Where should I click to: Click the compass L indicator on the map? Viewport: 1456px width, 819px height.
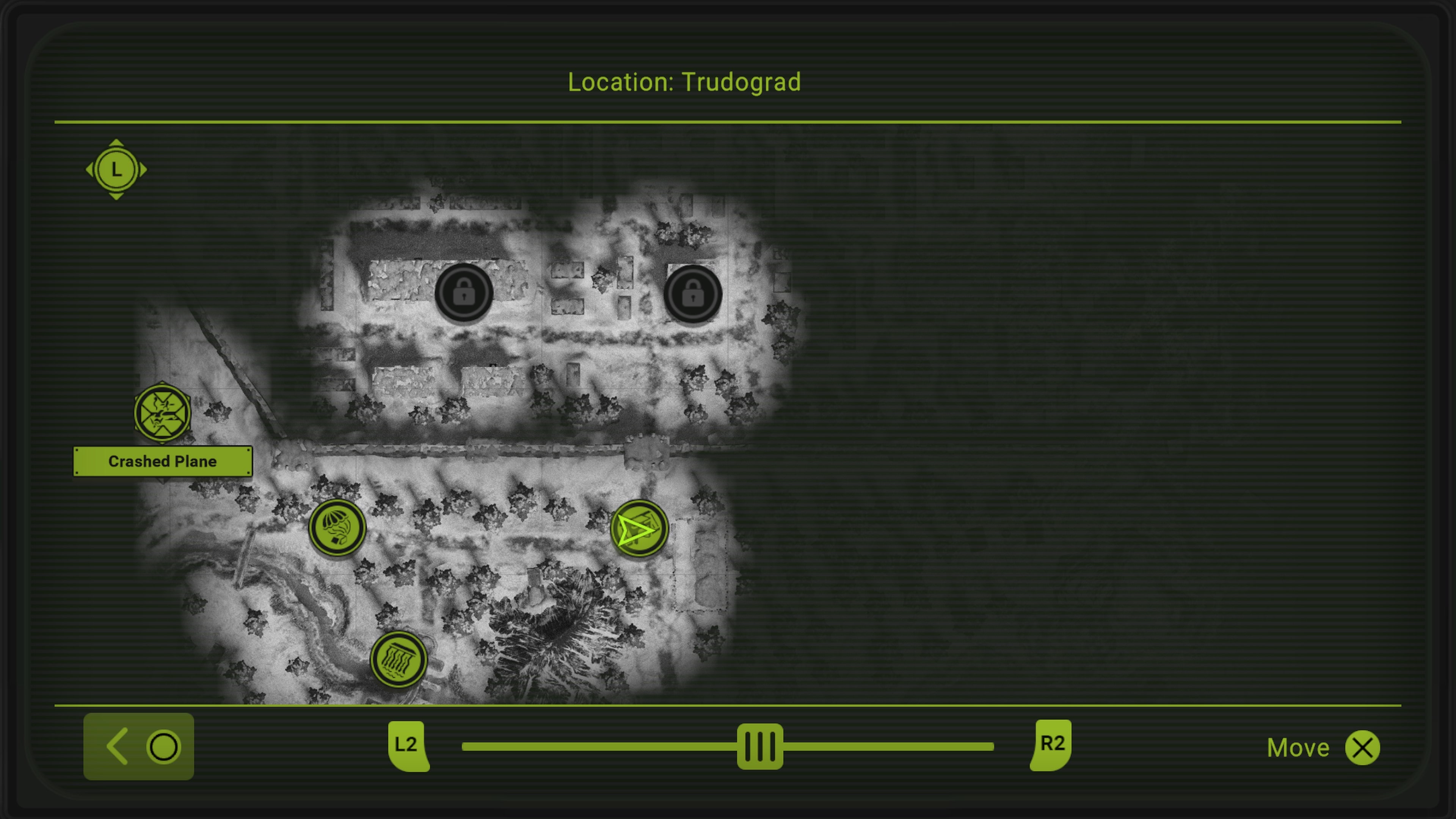click(x=117, y=169)
